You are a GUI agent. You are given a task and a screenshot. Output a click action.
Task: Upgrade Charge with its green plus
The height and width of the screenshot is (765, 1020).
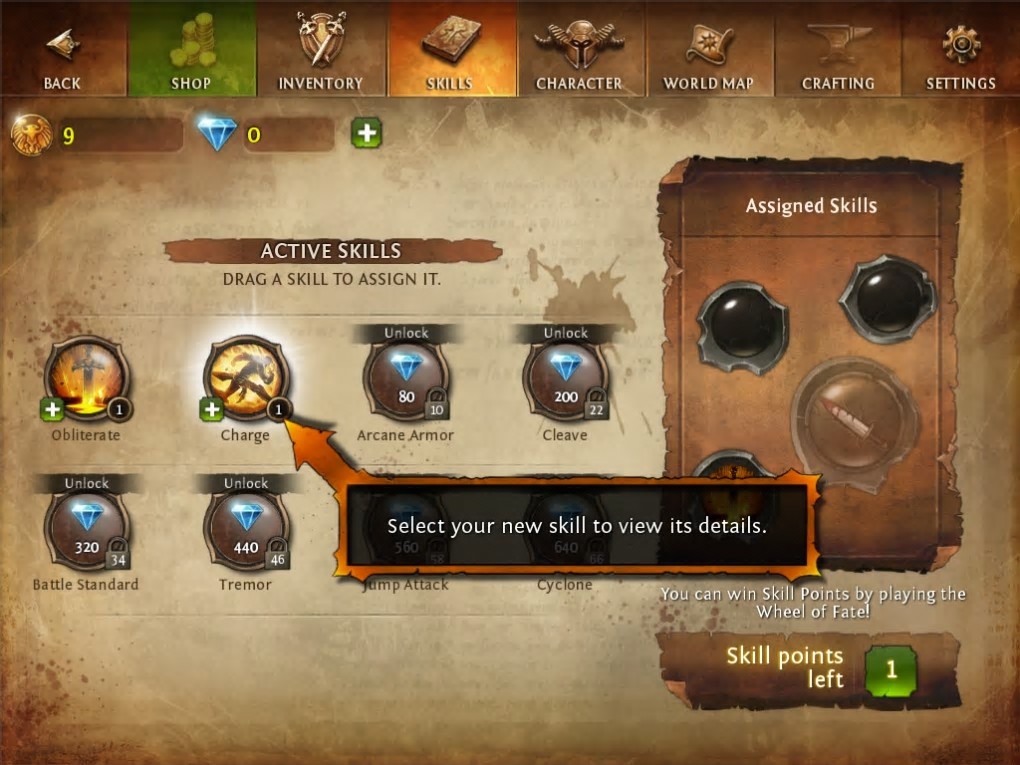coord(211,408)
